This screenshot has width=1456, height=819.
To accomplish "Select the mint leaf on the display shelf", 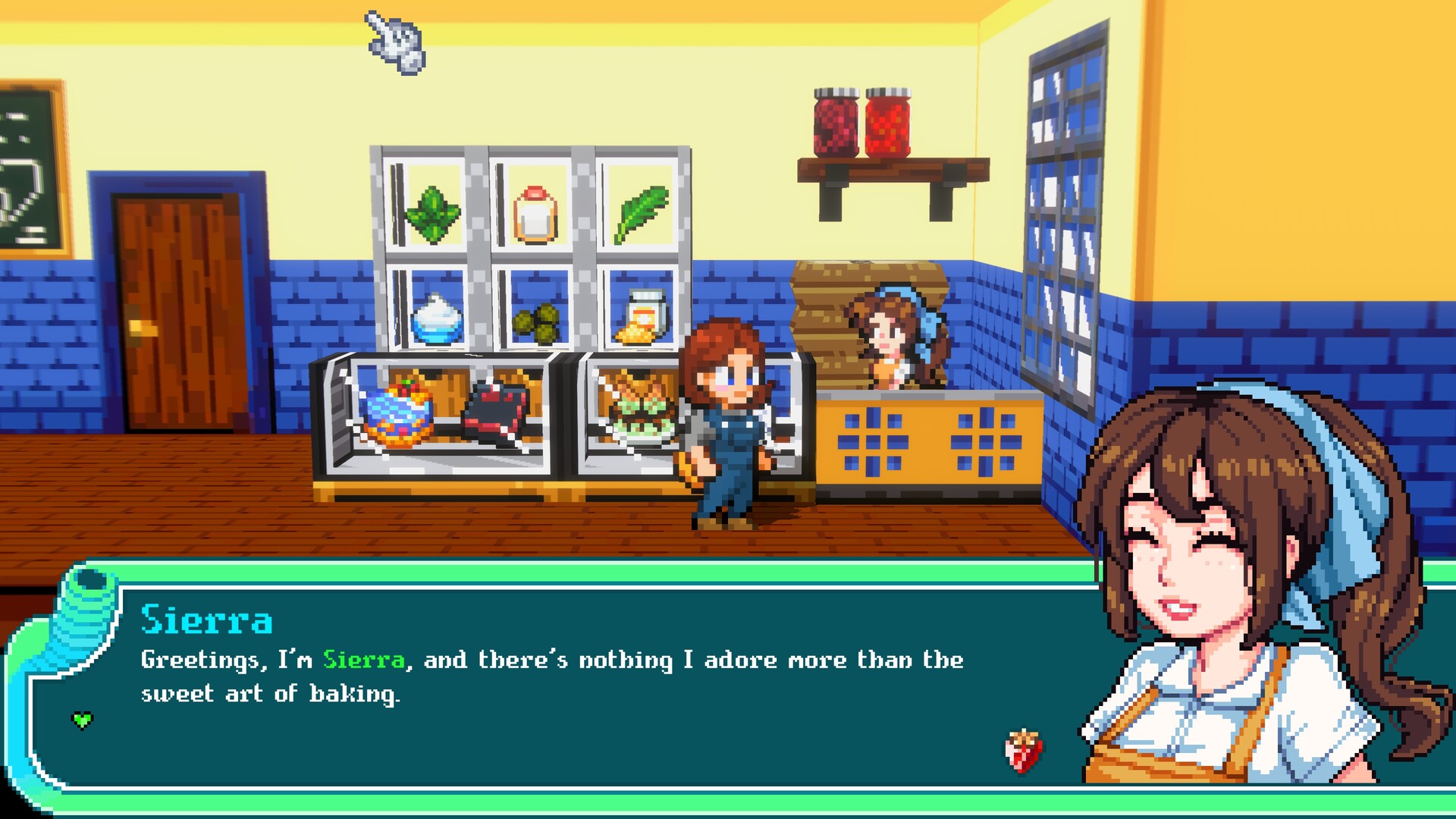I will click(x=433, y=212).
